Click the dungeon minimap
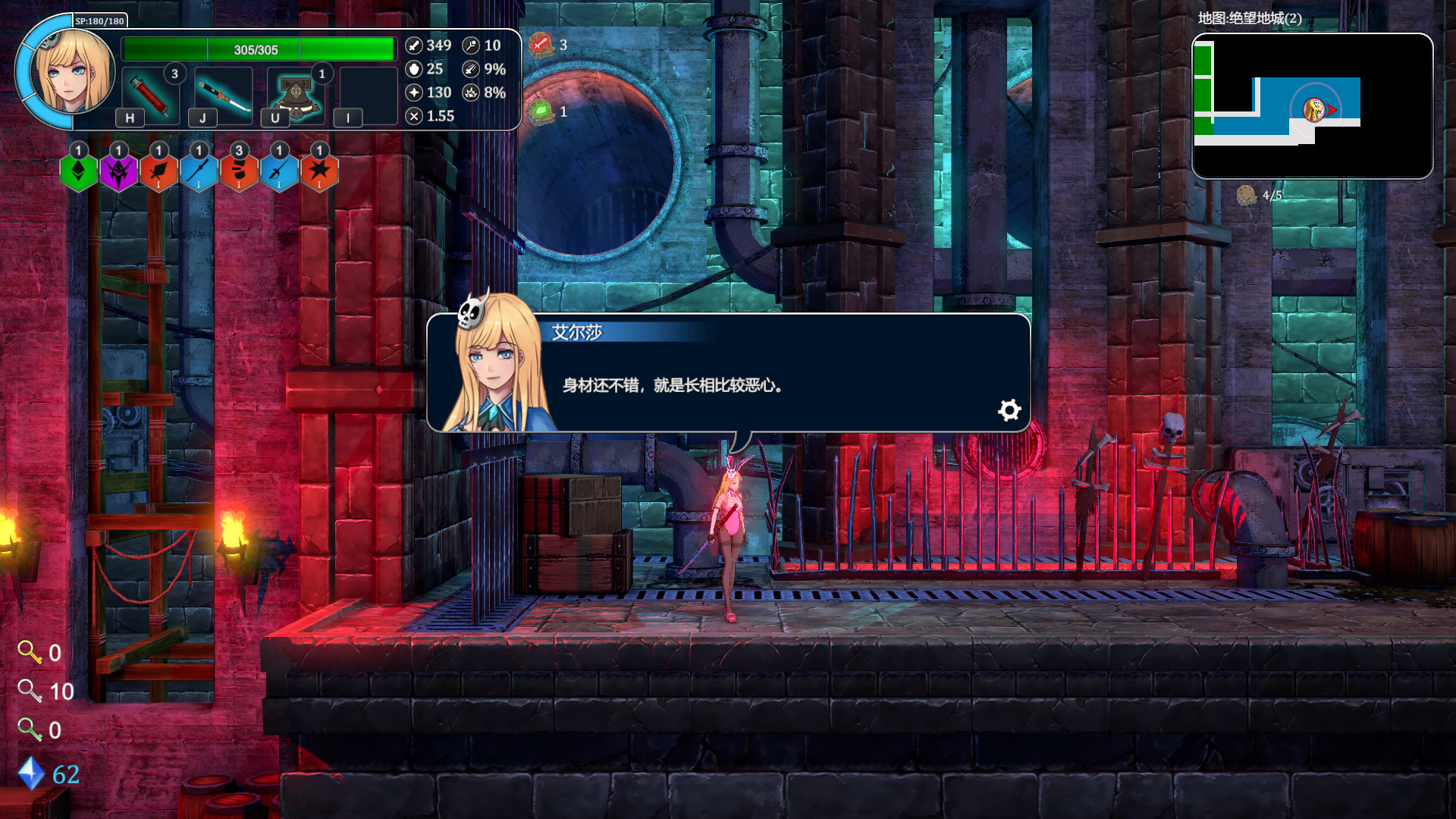The height and width of the screenshot is (819, 1456). tap(1312, 106)
